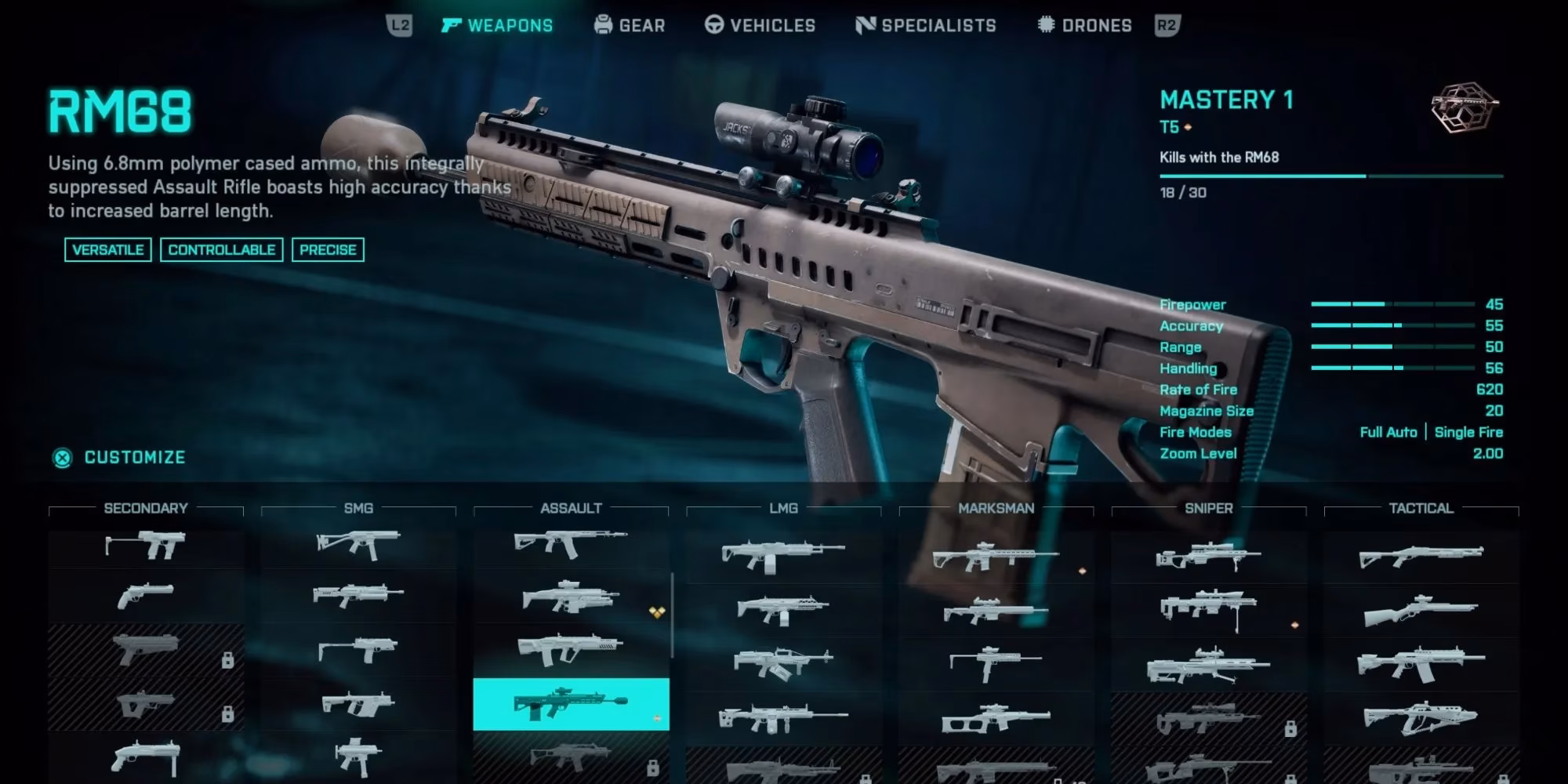Click the Gear tab icon
This screenshot has width=1568, height=784.
[602, 24]
